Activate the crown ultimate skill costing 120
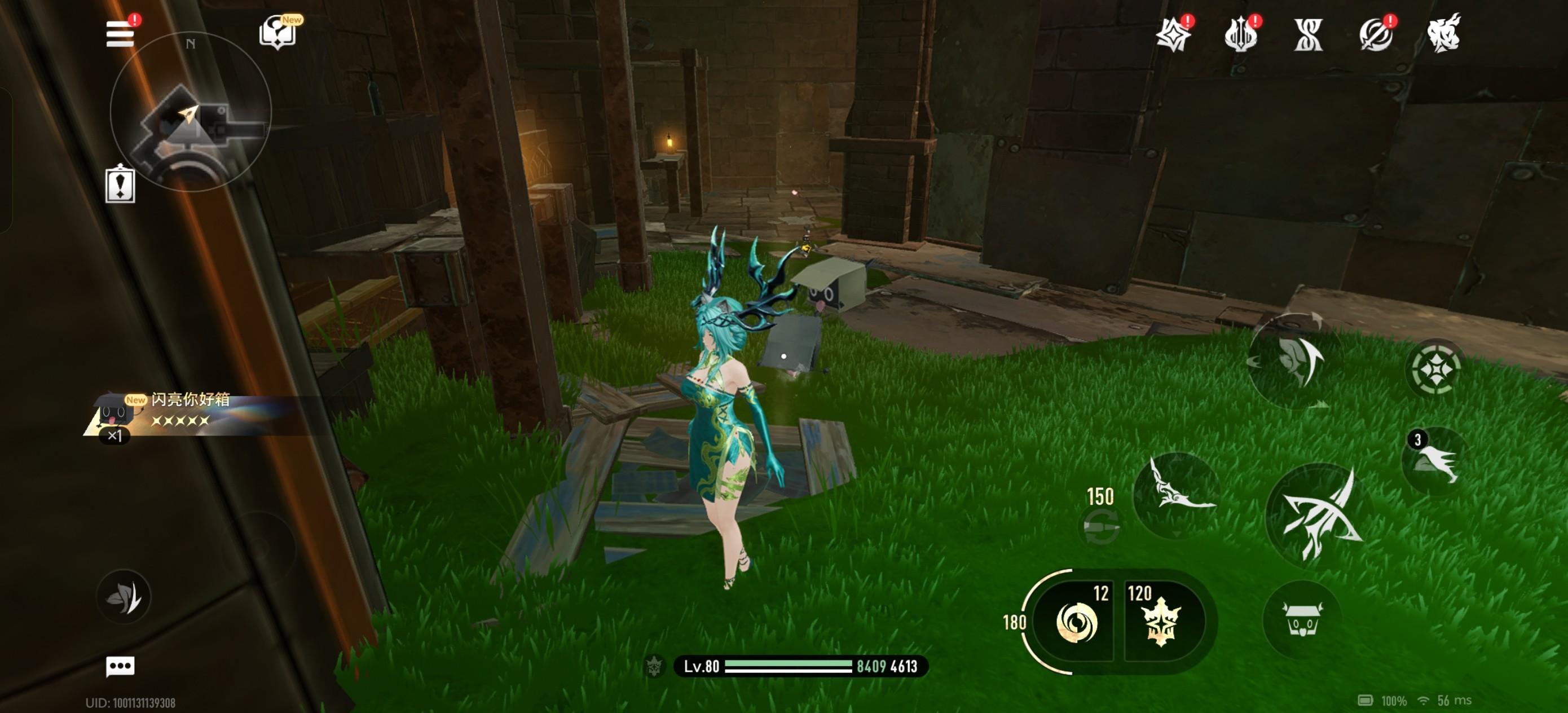The width and height of the screenshot is (1568, 713). pos(1162,622)
